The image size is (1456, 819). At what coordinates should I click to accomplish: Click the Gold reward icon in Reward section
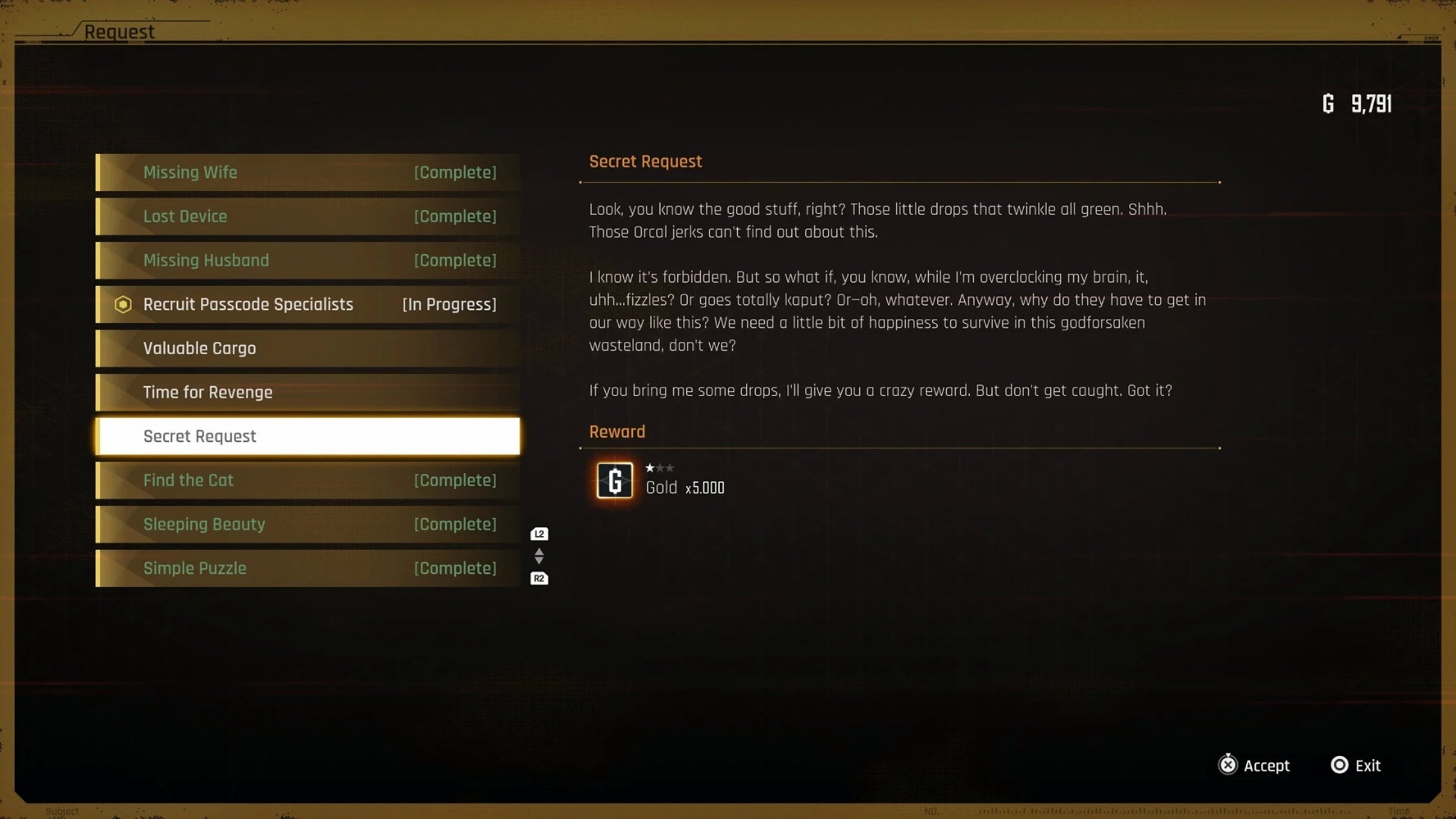click(x=614, y=480)
